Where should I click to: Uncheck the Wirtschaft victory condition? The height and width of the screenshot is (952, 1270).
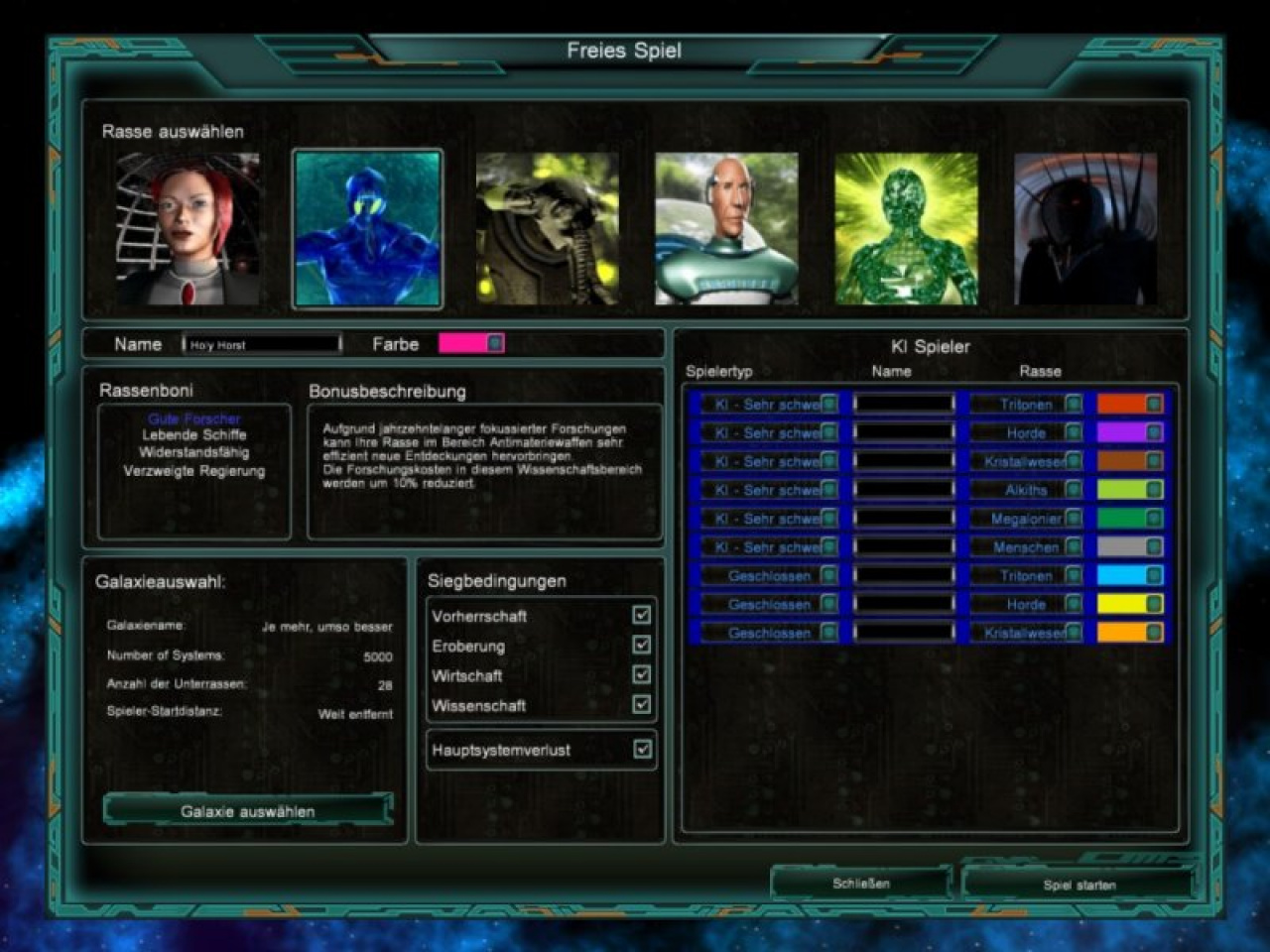pyautogui.click(x=642, y=674)
